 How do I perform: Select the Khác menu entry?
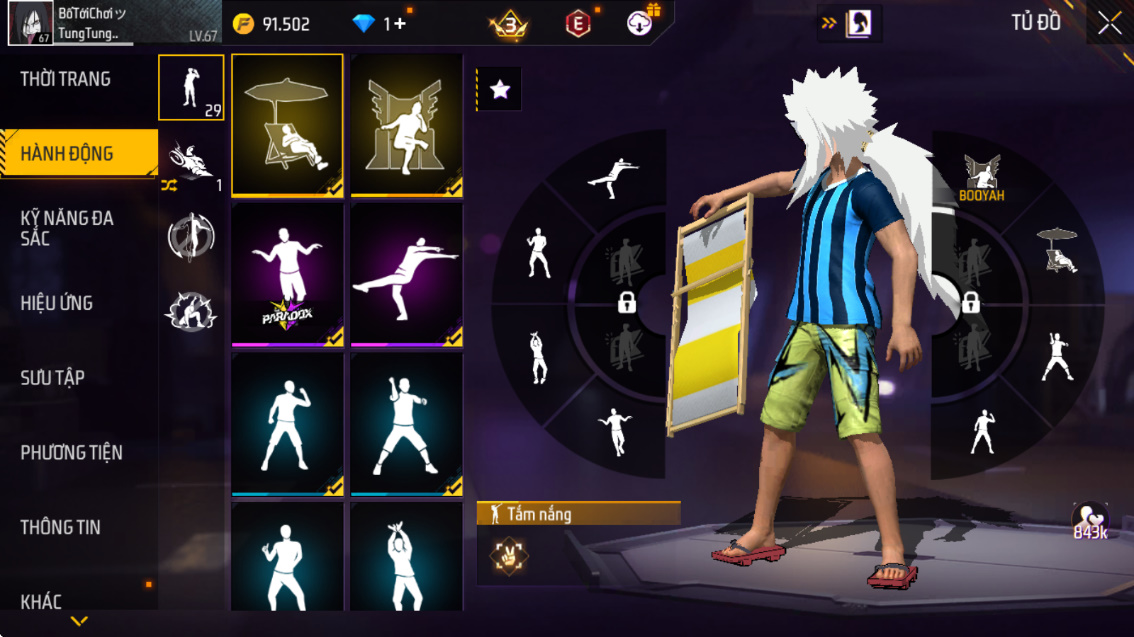point(42,602)
